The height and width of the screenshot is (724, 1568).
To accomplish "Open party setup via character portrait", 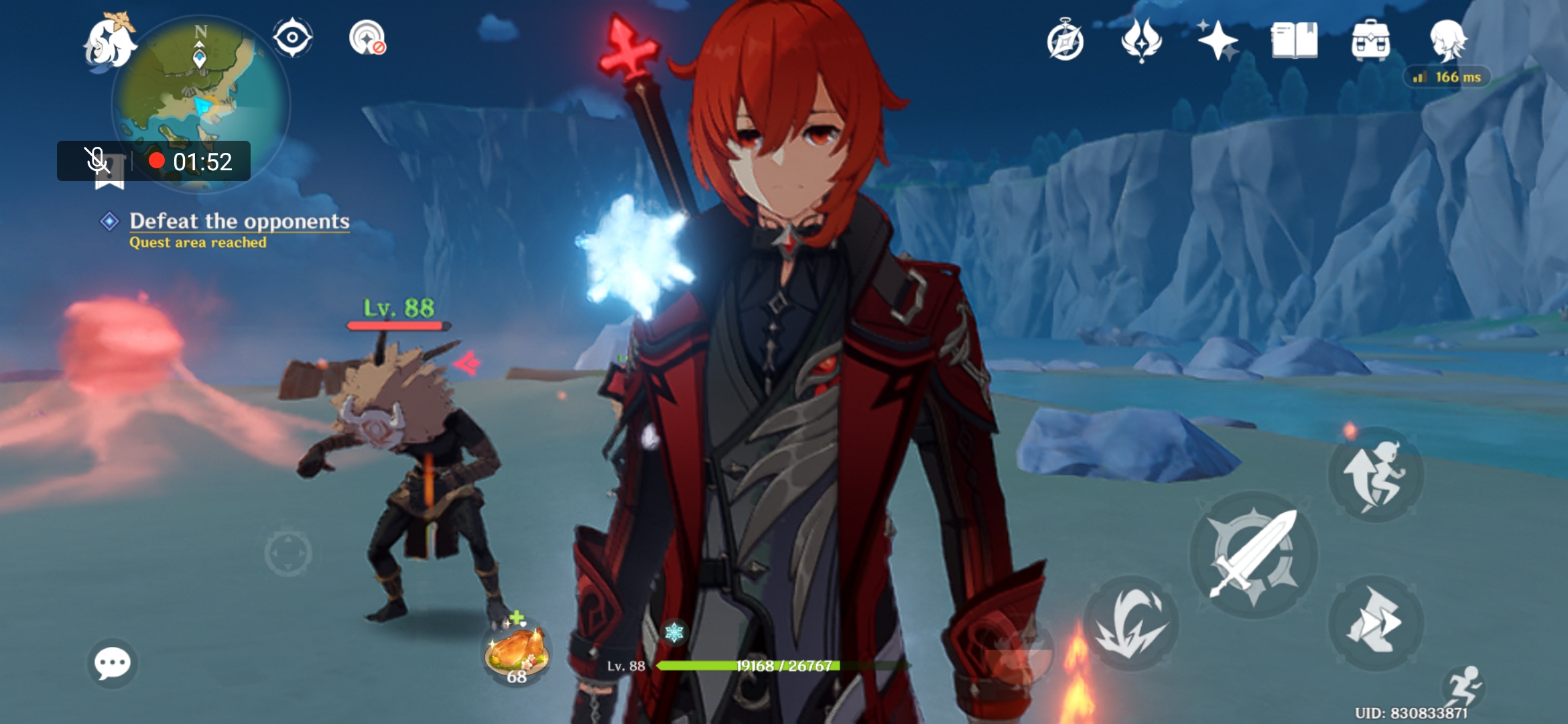I will (1447, 42).
